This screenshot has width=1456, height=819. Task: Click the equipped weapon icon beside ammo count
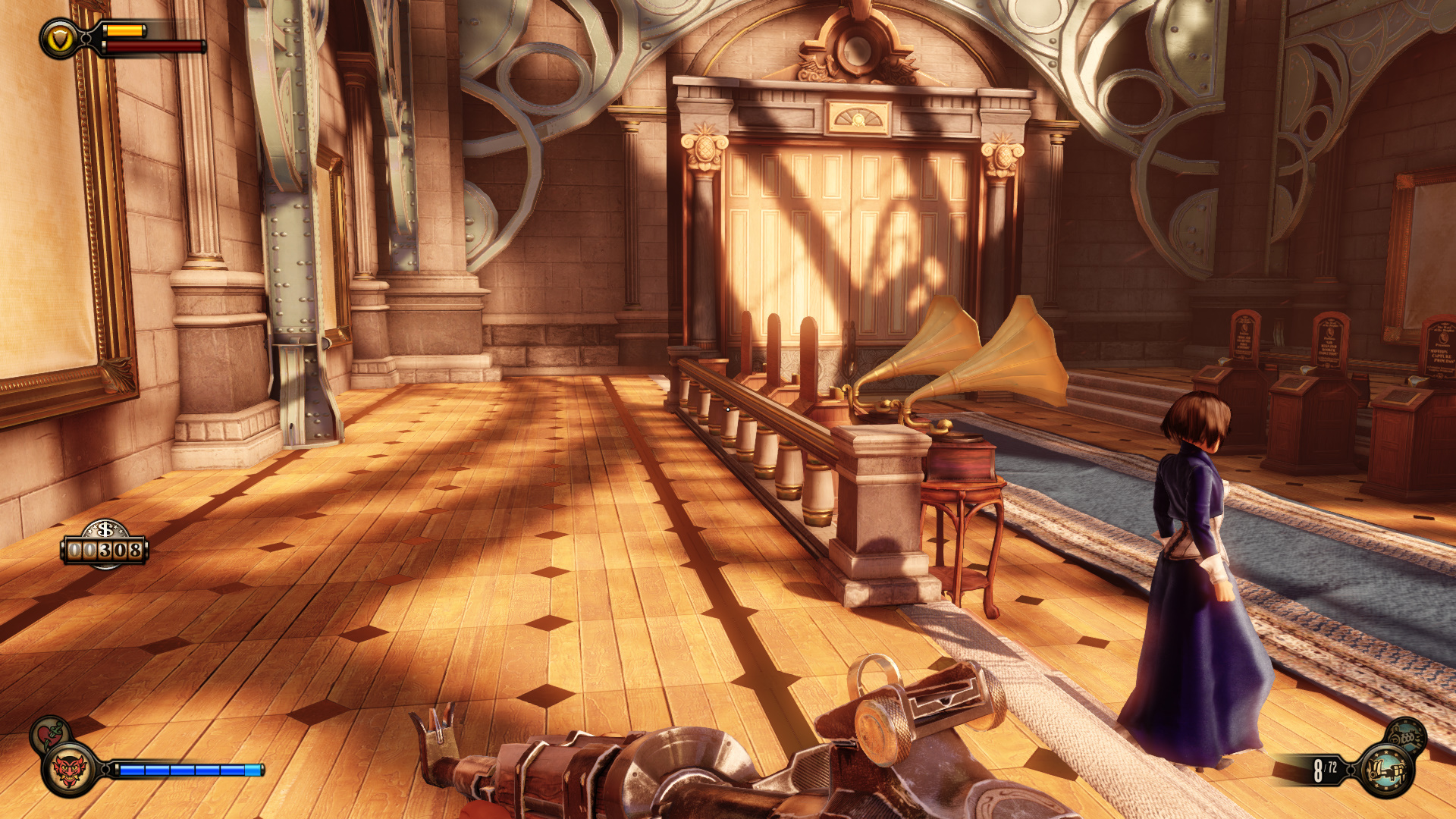tap(1386, 770)
